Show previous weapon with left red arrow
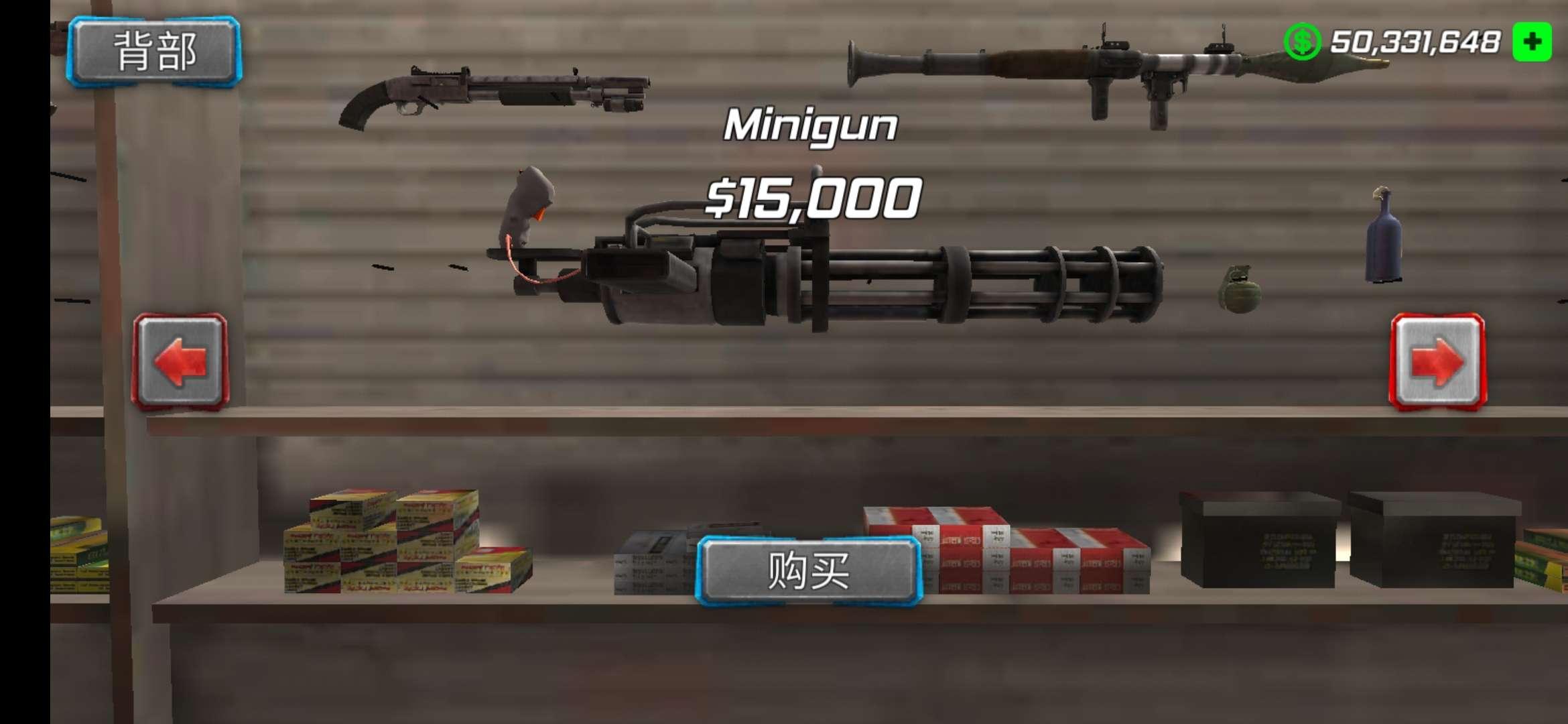 (x=181, y=361)
